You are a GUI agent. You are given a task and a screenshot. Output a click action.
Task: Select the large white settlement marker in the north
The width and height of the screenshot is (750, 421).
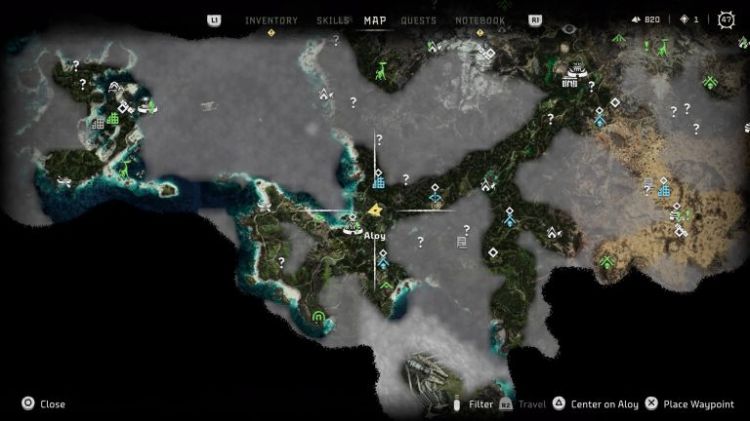[575, 71]
